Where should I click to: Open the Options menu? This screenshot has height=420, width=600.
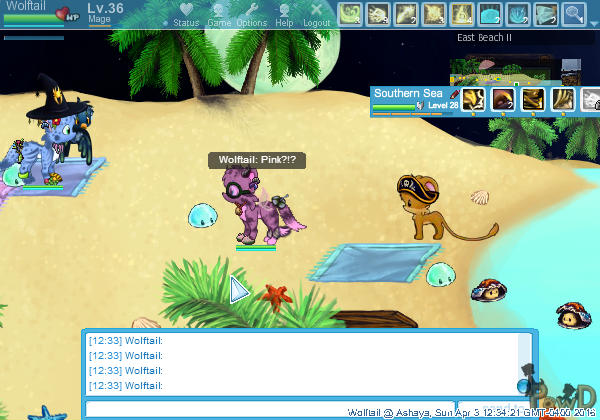[251, 16]
